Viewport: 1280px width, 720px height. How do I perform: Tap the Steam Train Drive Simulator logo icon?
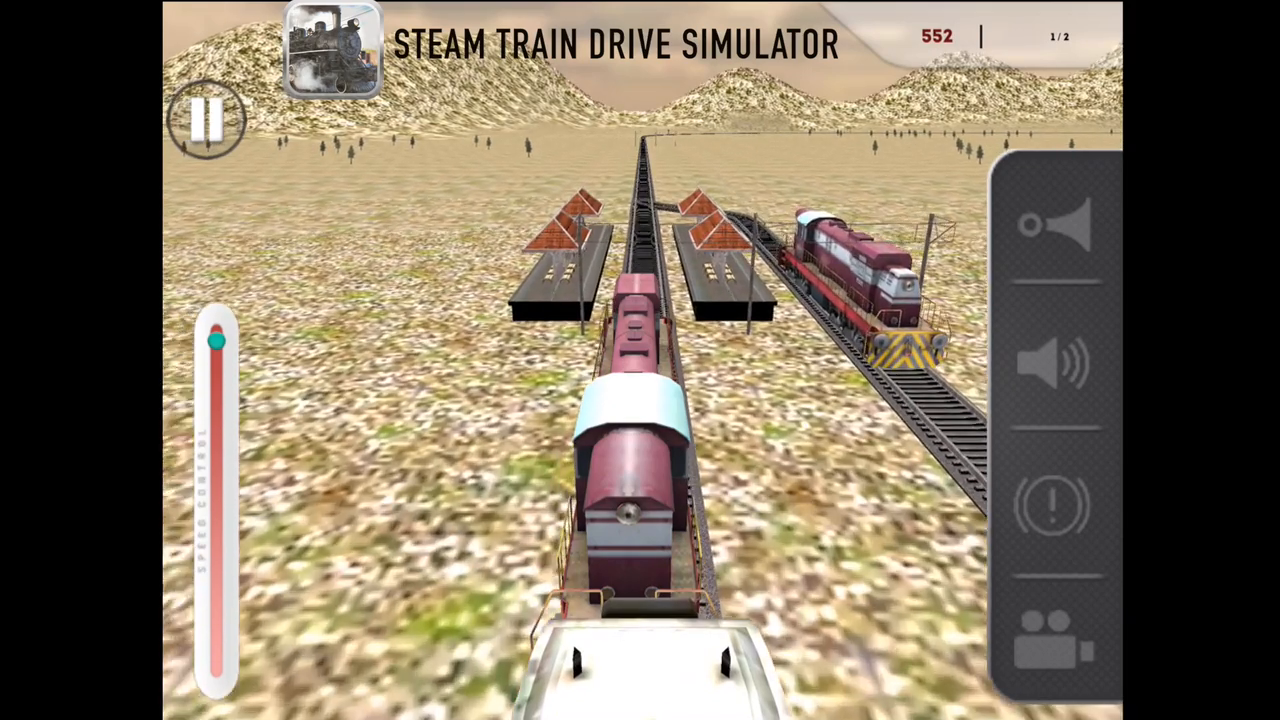coord(333,50)
